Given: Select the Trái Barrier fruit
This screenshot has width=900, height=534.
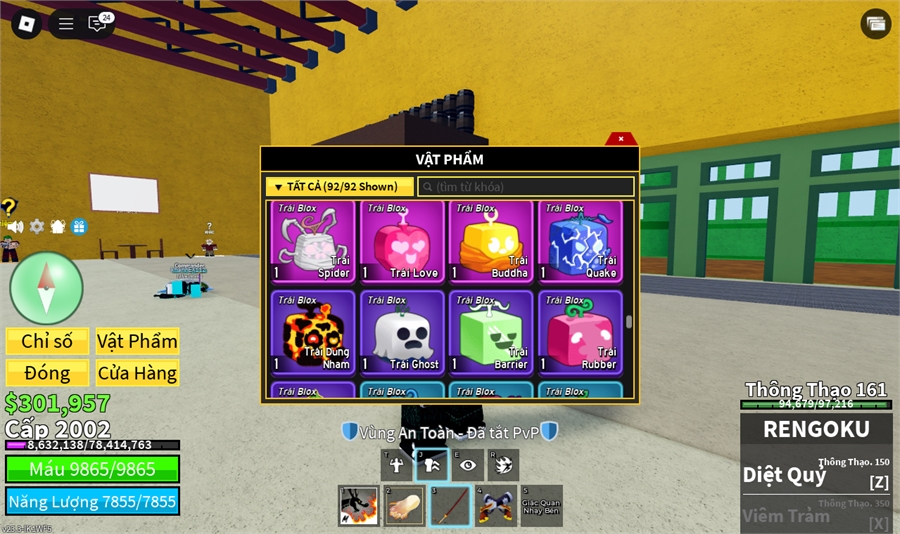Looking at the screenshot, I should 491,333.
